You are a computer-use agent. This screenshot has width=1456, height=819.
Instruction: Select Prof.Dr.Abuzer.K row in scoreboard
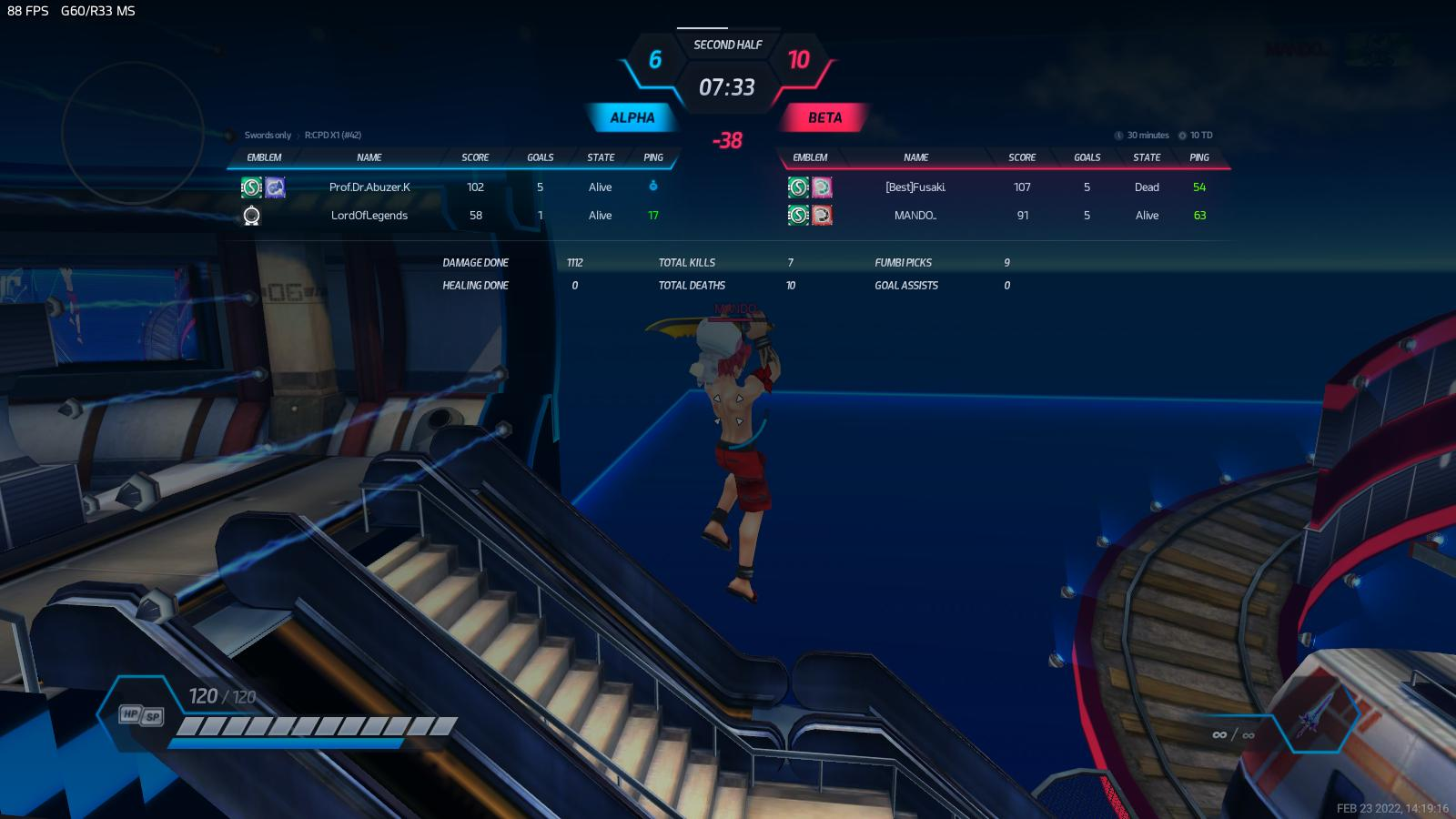click(369, 187)
